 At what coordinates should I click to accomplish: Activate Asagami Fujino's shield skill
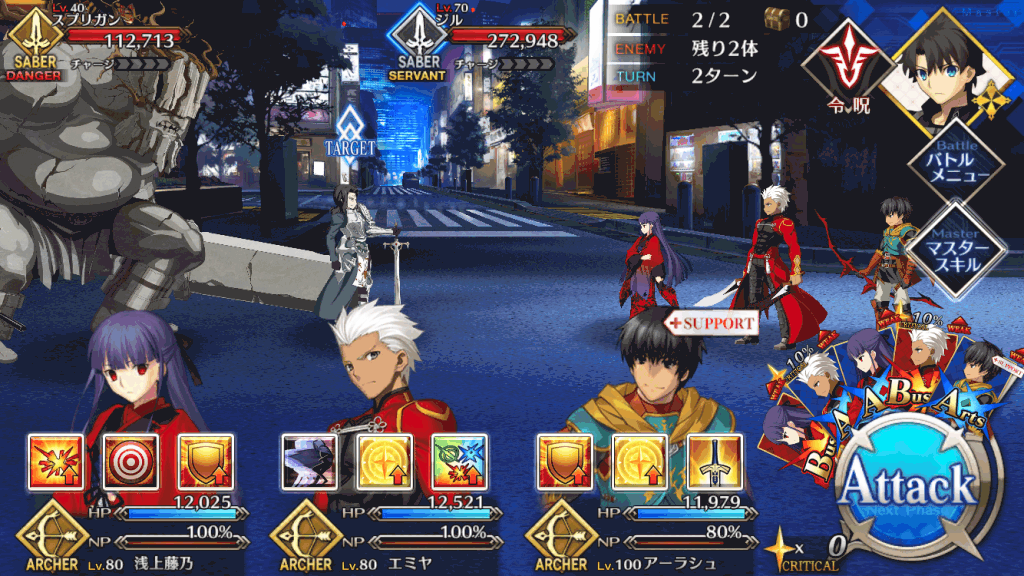pyautogui.click(x=205, y=460)
